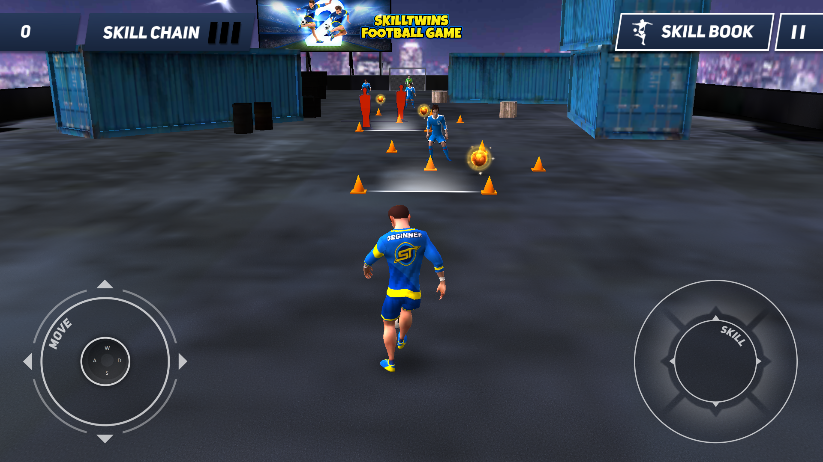Screen dimensions: 823x462
Task: Tap the Move joystick's right arrow
Action: [182, 361]
